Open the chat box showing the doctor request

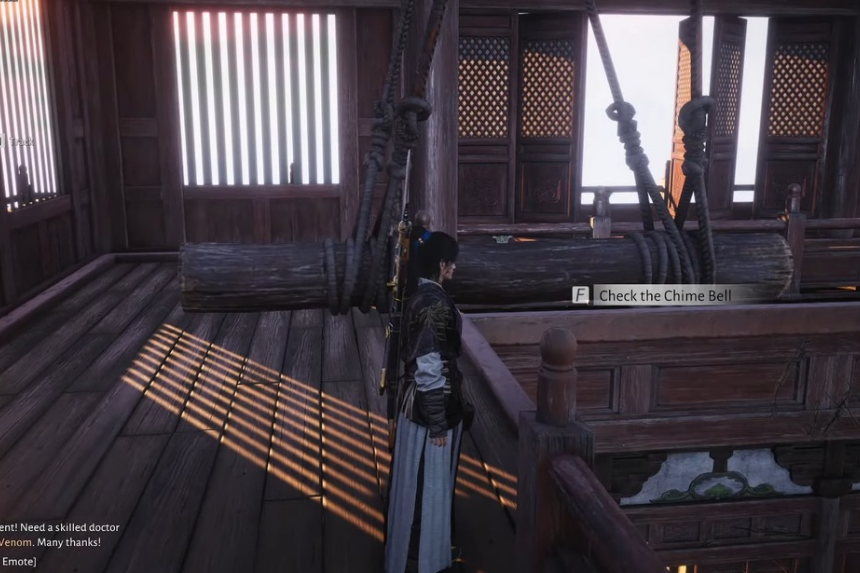[x=60, y=527]
